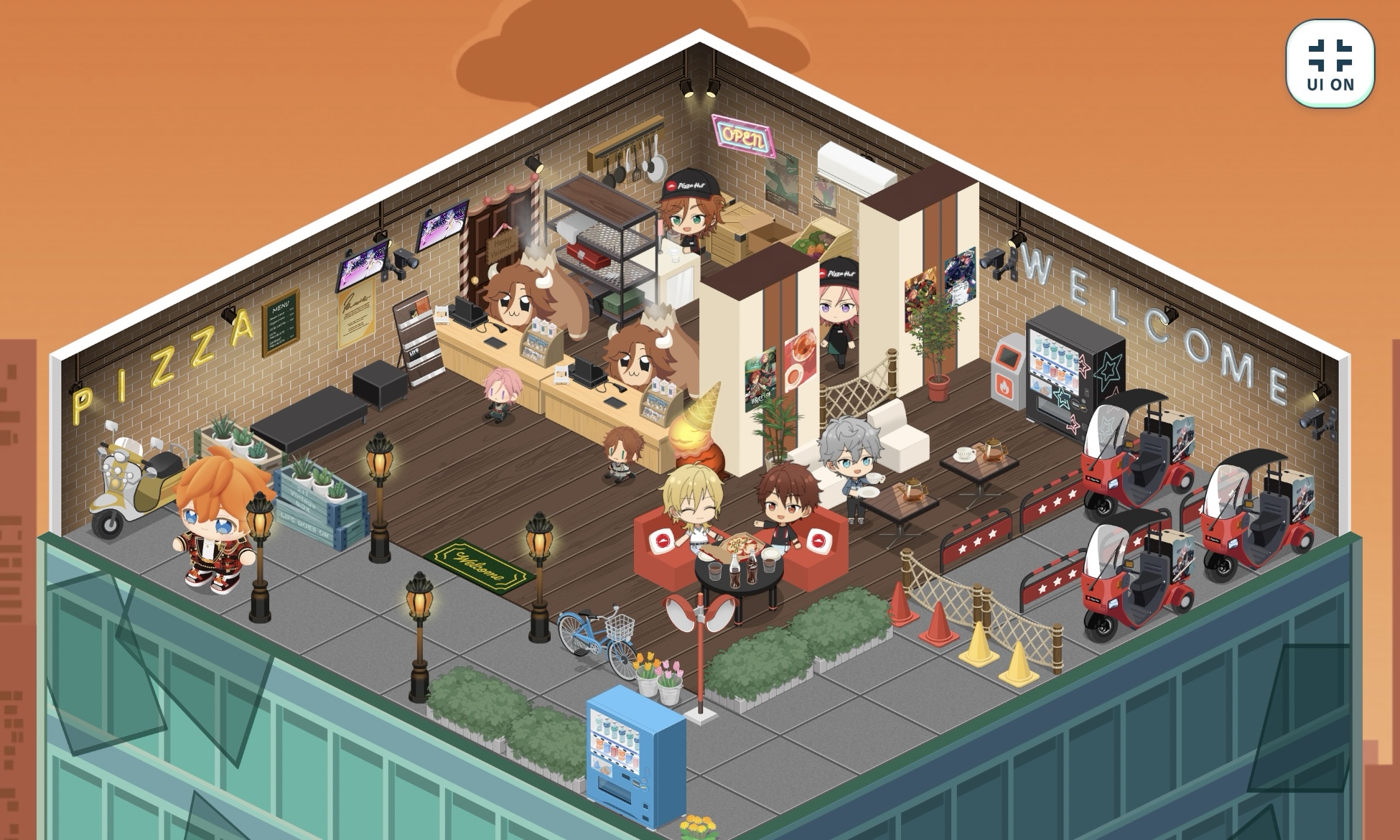Toggle the UI ON button

(x=1330, y=64)
